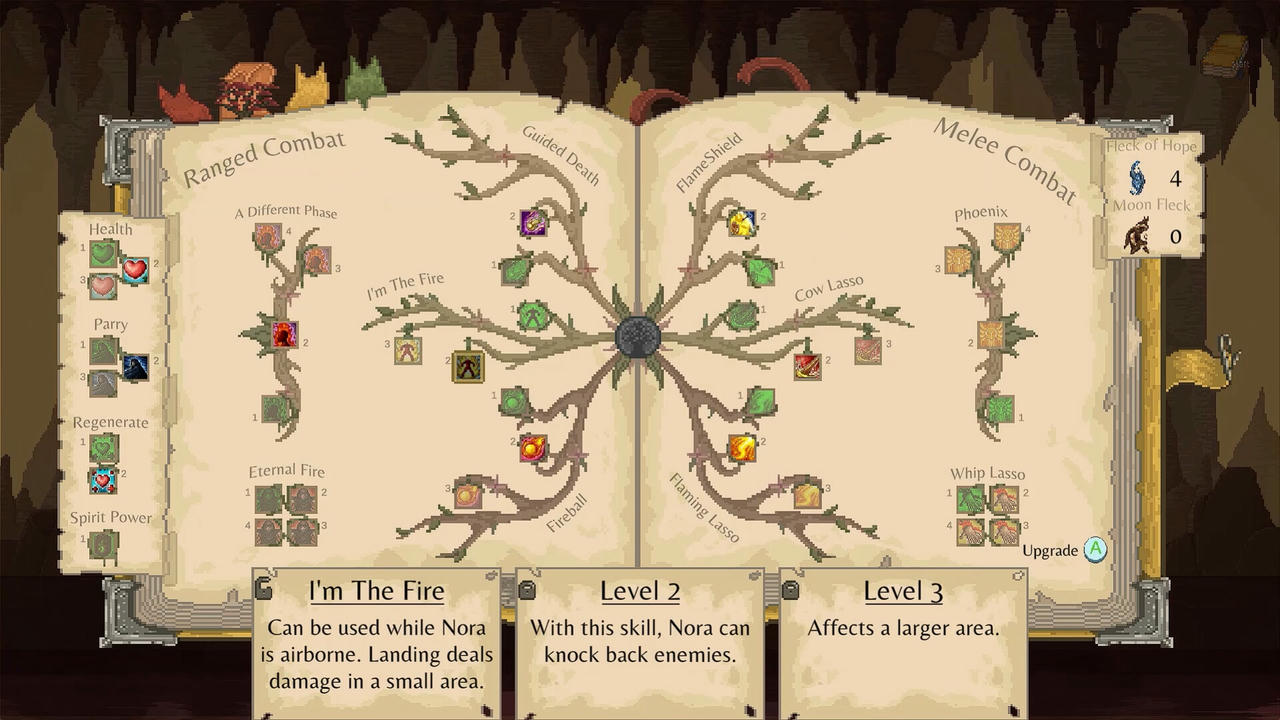
Task: Choose the Eternal Fire level 1 skill
Action: coord(268,499)
